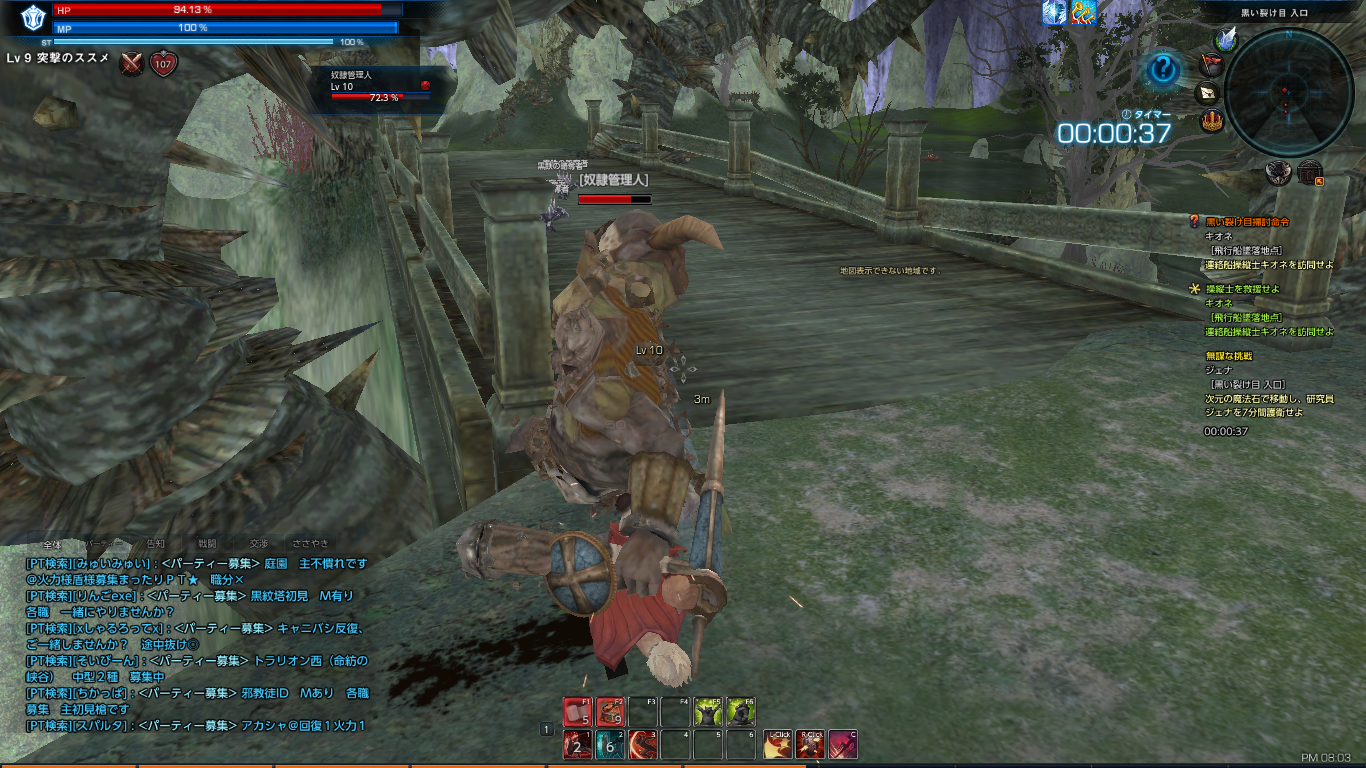This screenshot has height=768, width=1366.
Task: Select the red pouch item in F2
Action: [610, 712]
